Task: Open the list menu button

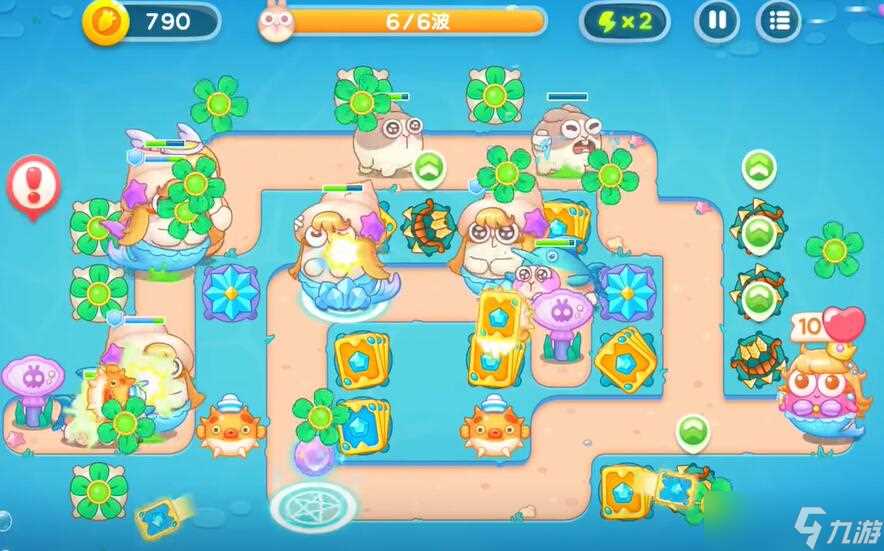Action: pyautogui.click(x=777, y=21)
